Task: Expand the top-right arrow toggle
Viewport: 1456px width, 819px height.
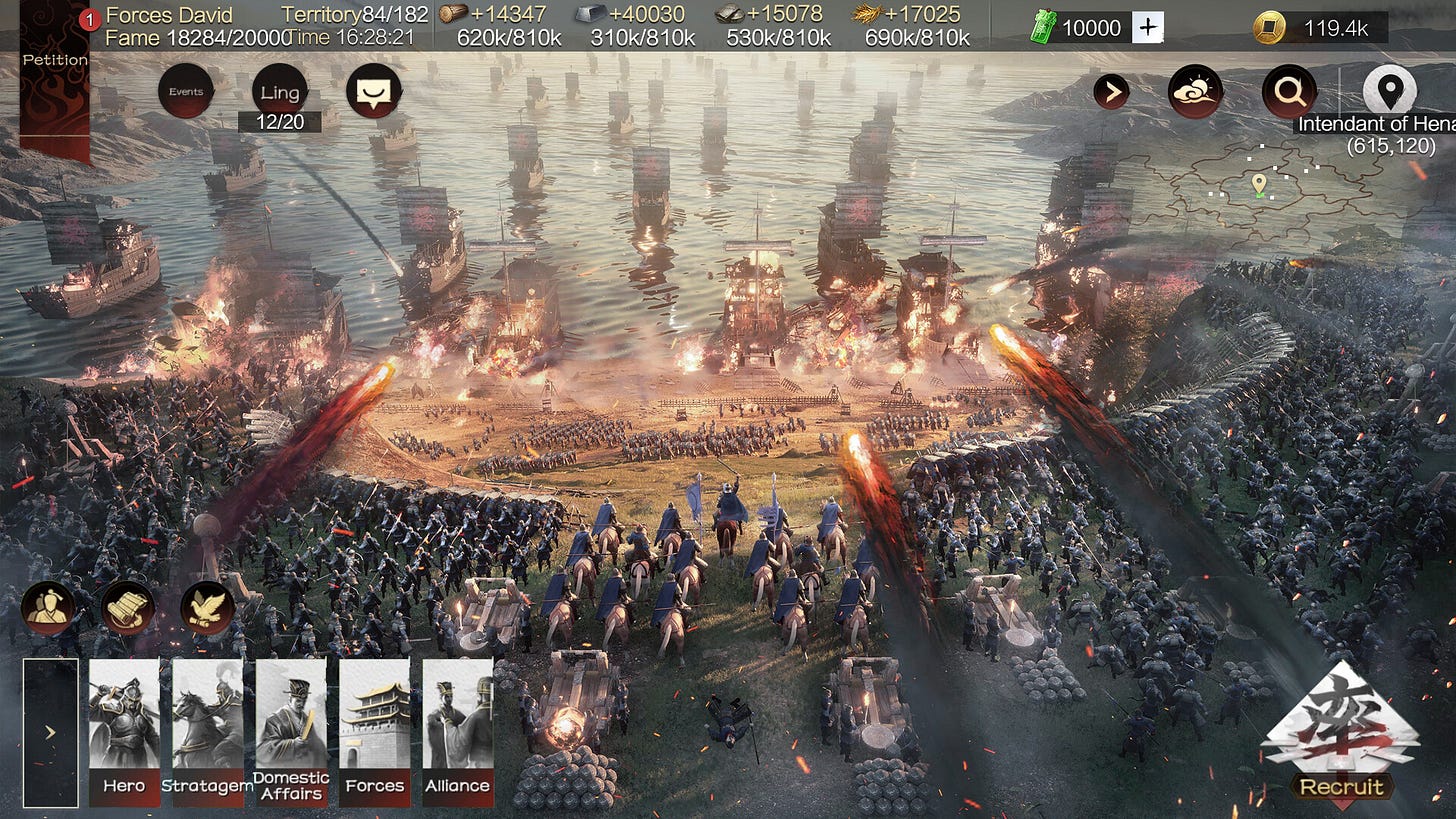Action: (1111, 92)
